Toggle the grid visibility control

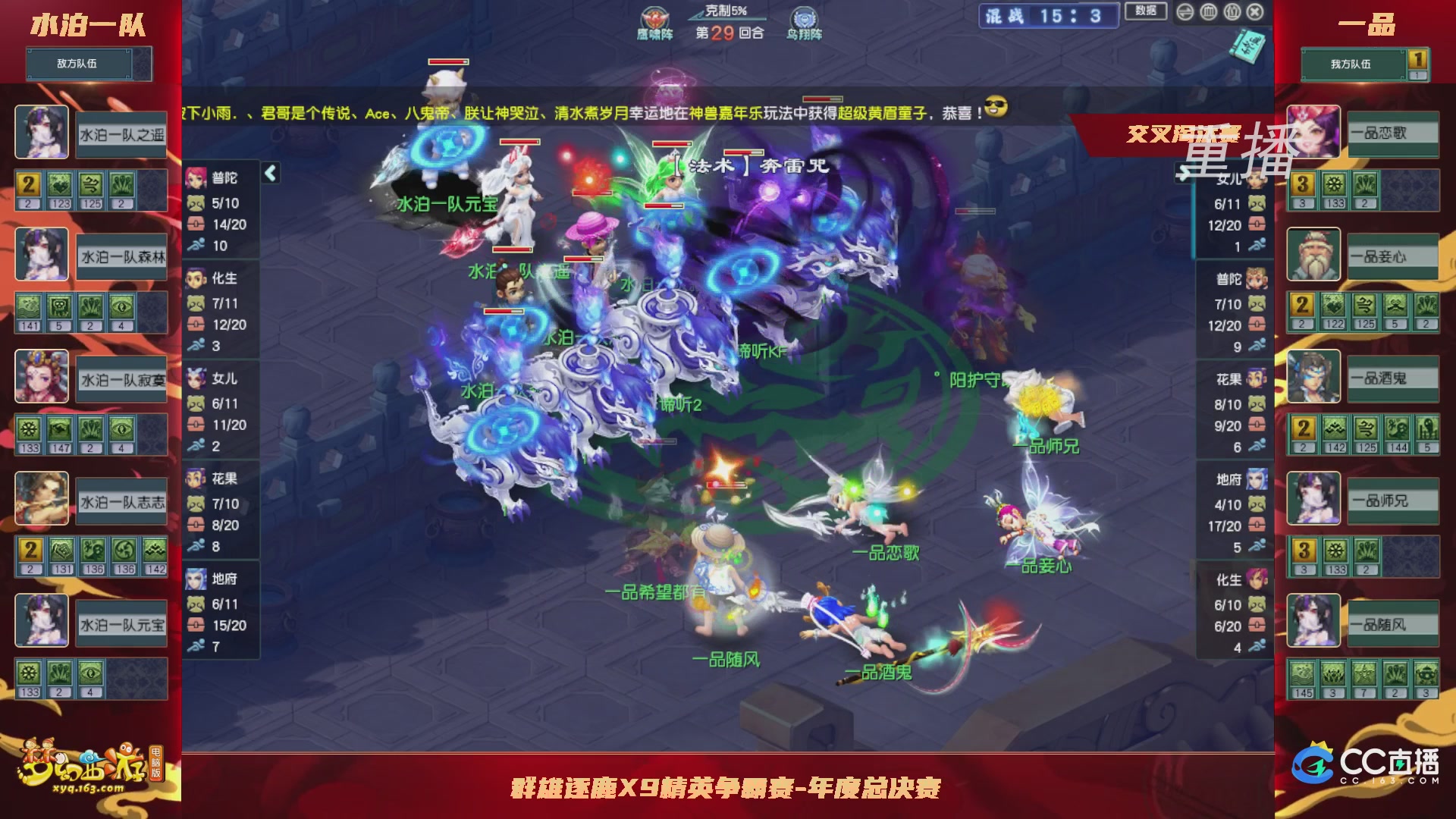tap(1209, 12)
